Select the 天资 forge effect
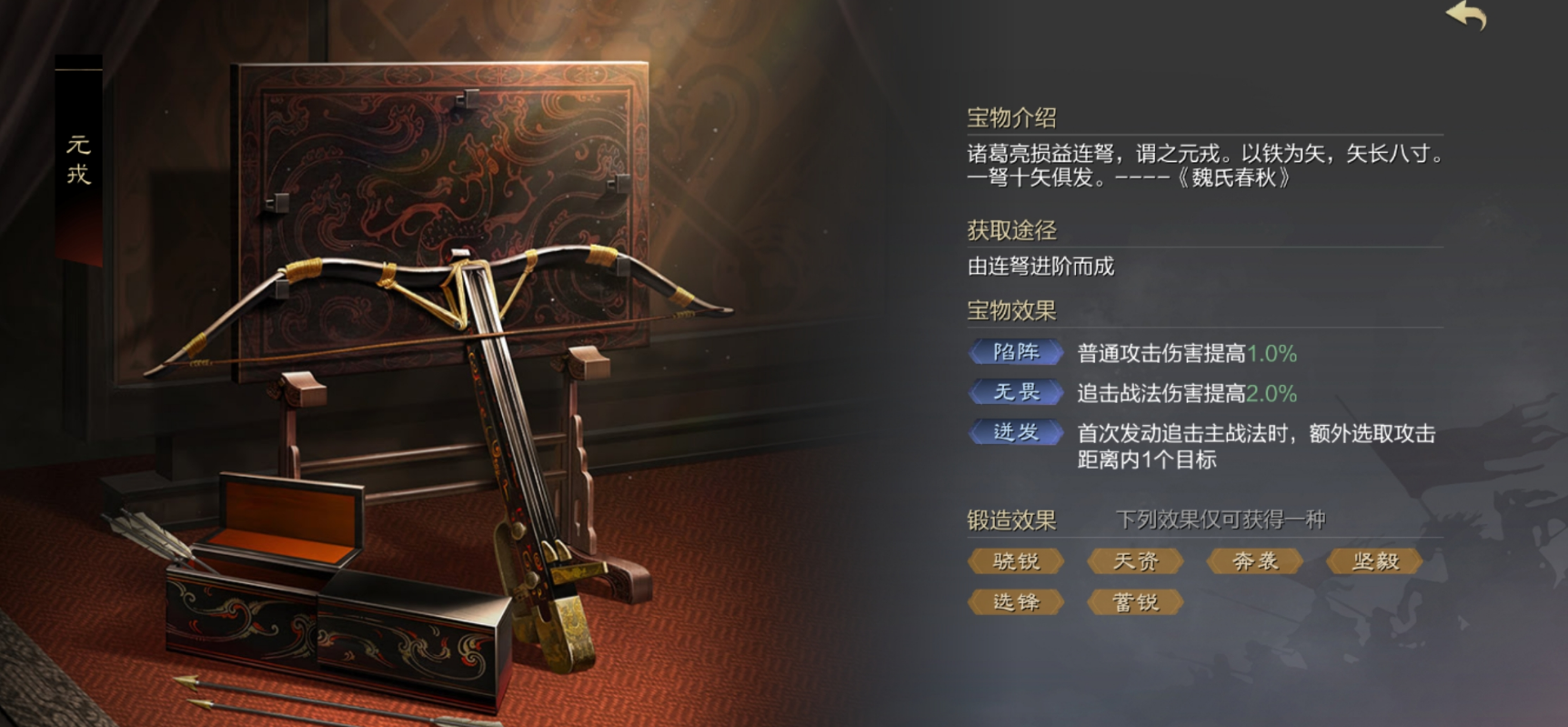 [x=1135, y=560]
